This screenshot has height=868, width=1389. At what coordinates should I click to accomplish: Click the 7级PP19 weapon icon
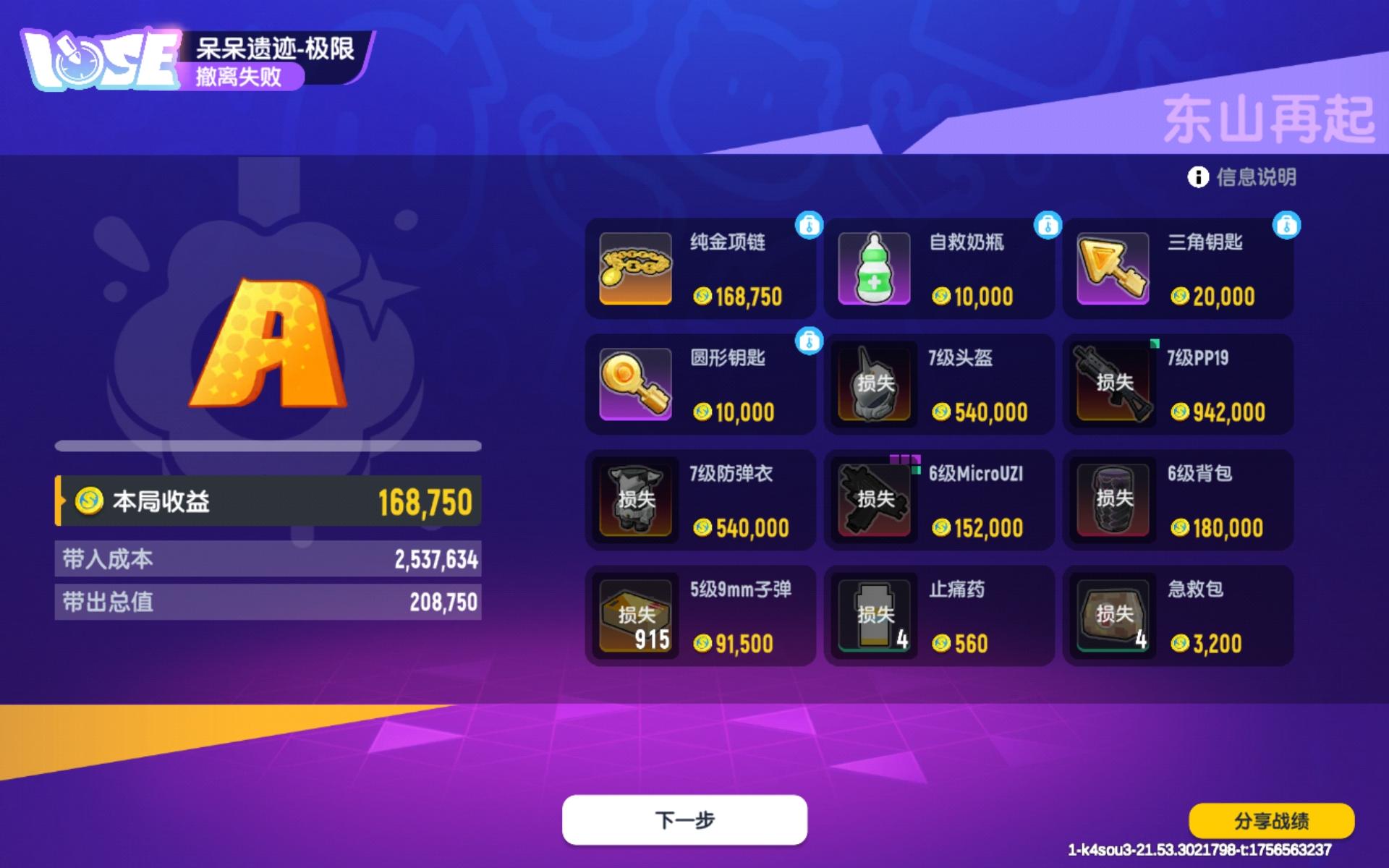tap(1111, 384)
